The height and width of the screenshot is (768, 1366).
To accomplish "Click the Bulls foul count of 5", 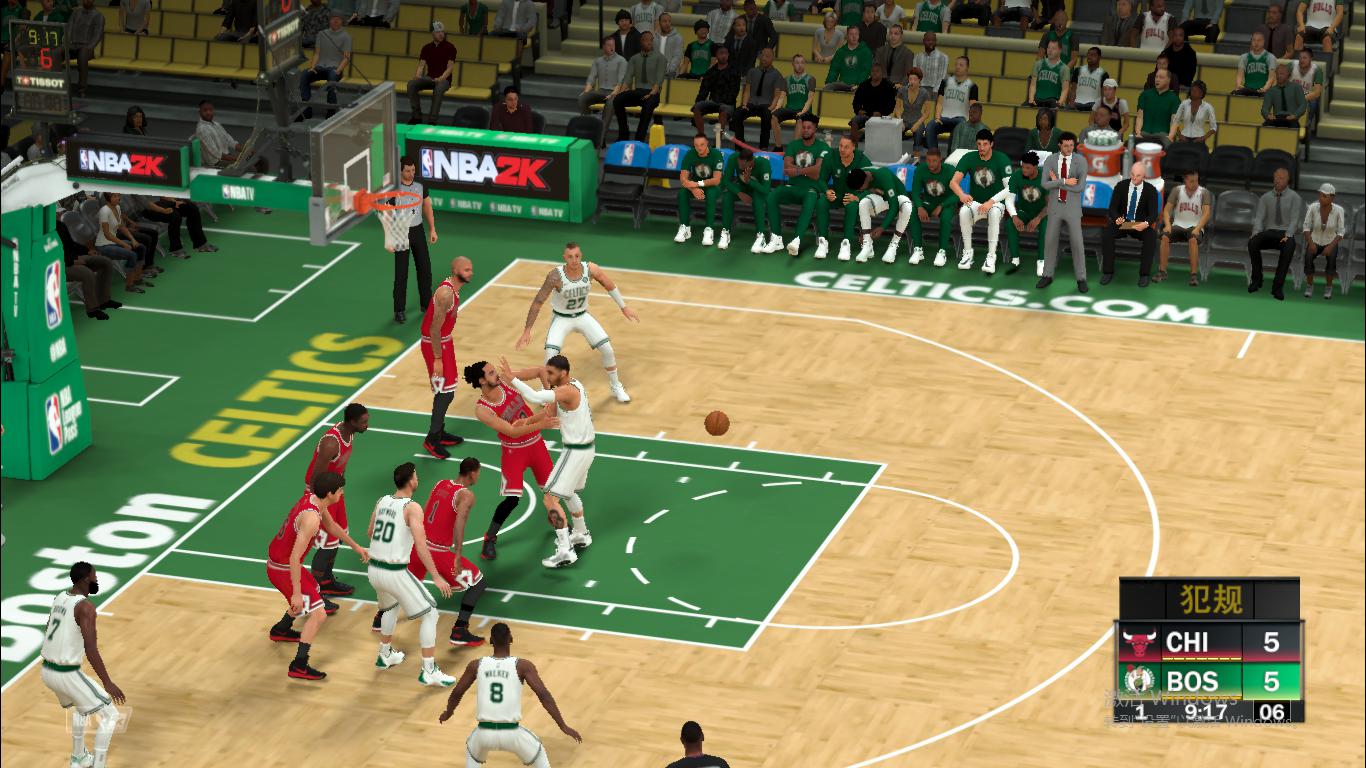I will [1272, 640].
